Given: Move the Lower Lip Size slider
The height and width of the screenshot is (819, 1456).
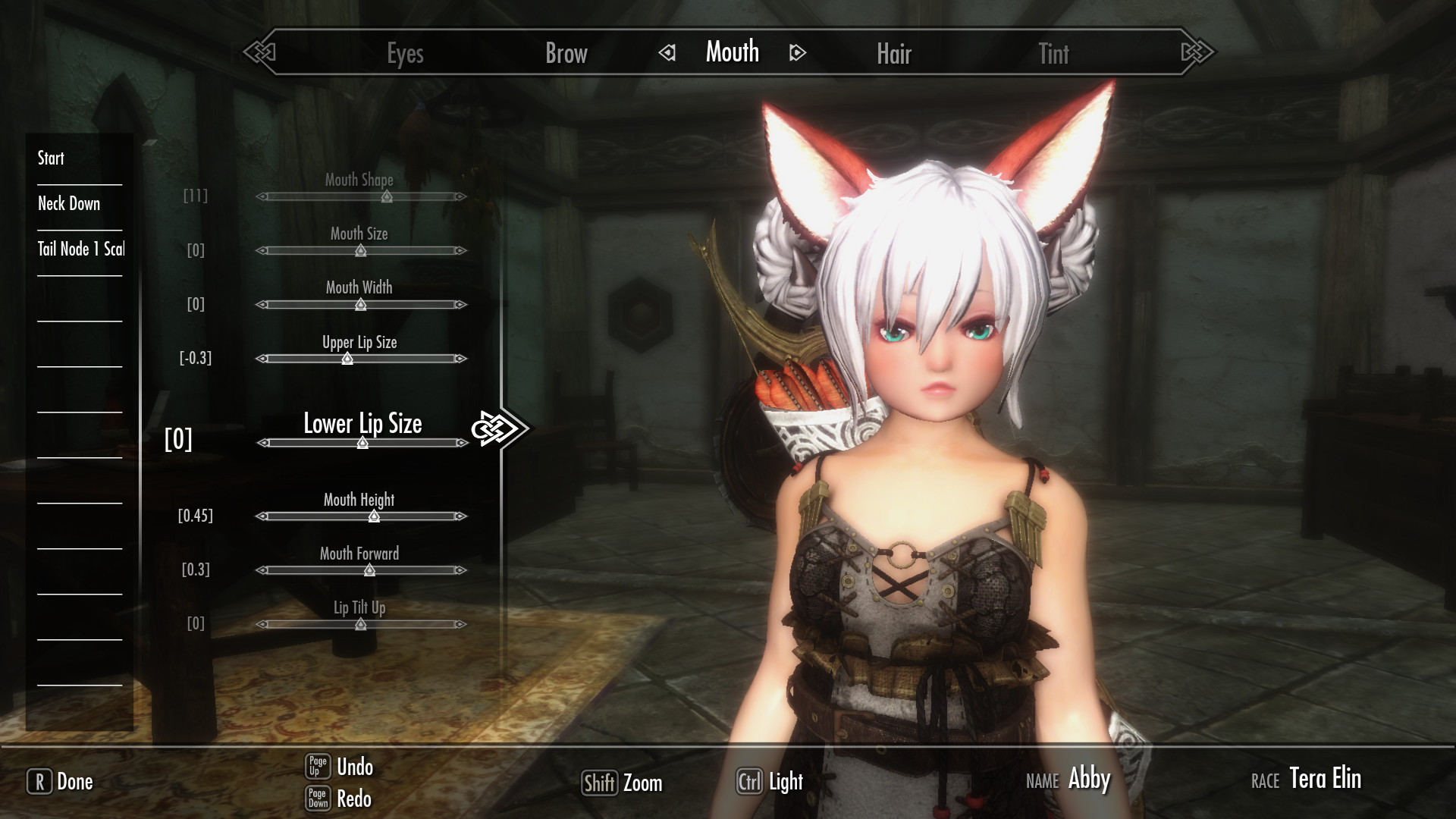Looking at the screenshot, I should point(362,443).
